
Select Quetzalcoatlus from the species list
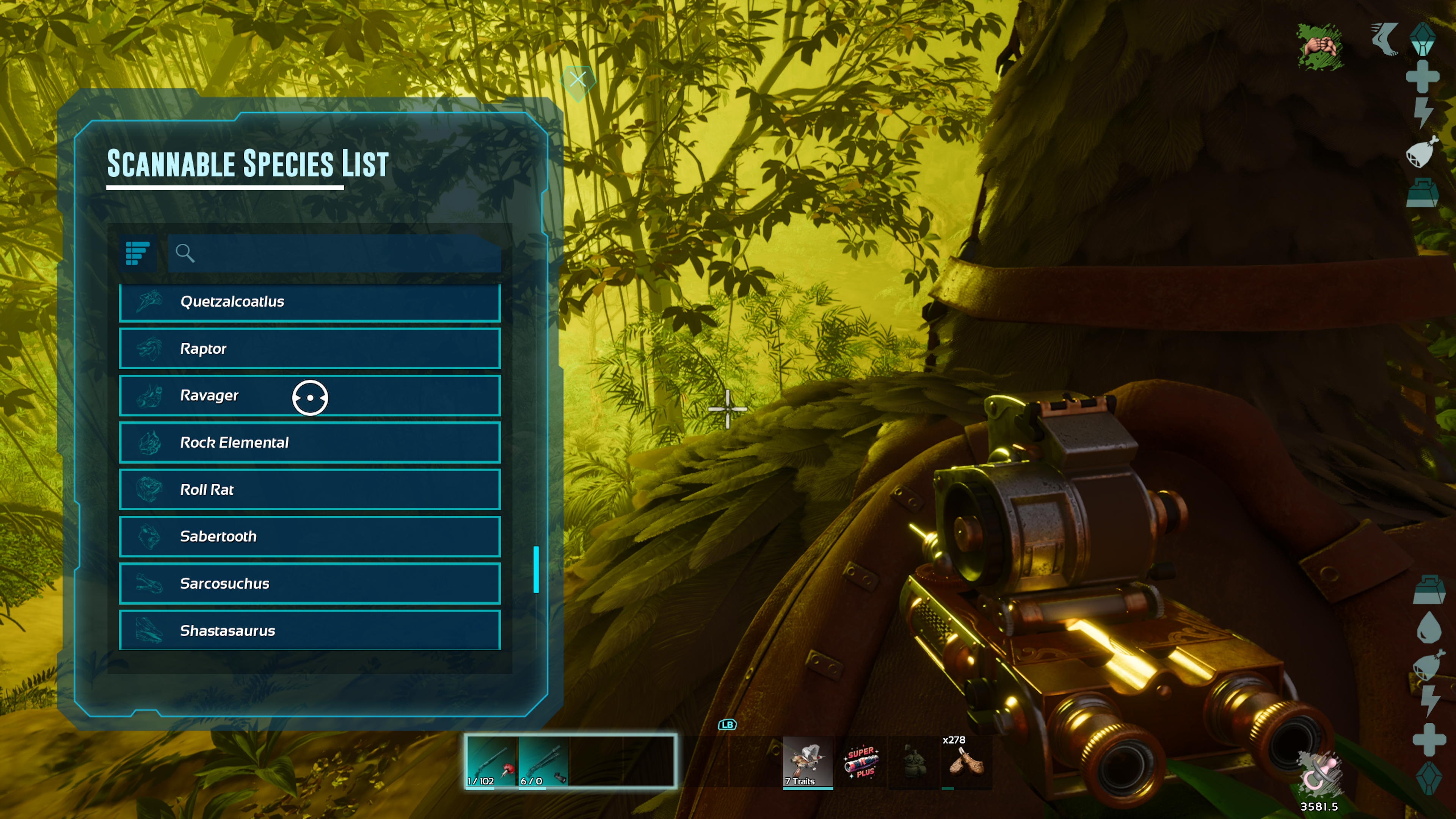tap(310, 302)
